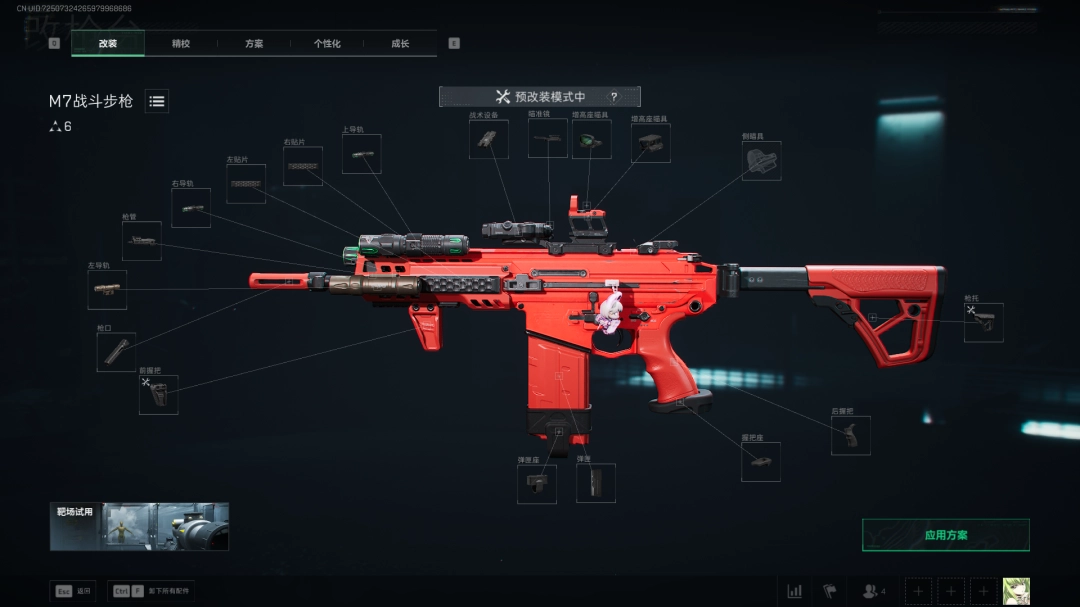Click the 预改装模式中 help question mark
The image size is (1080, 607).
tap(614, 97)
